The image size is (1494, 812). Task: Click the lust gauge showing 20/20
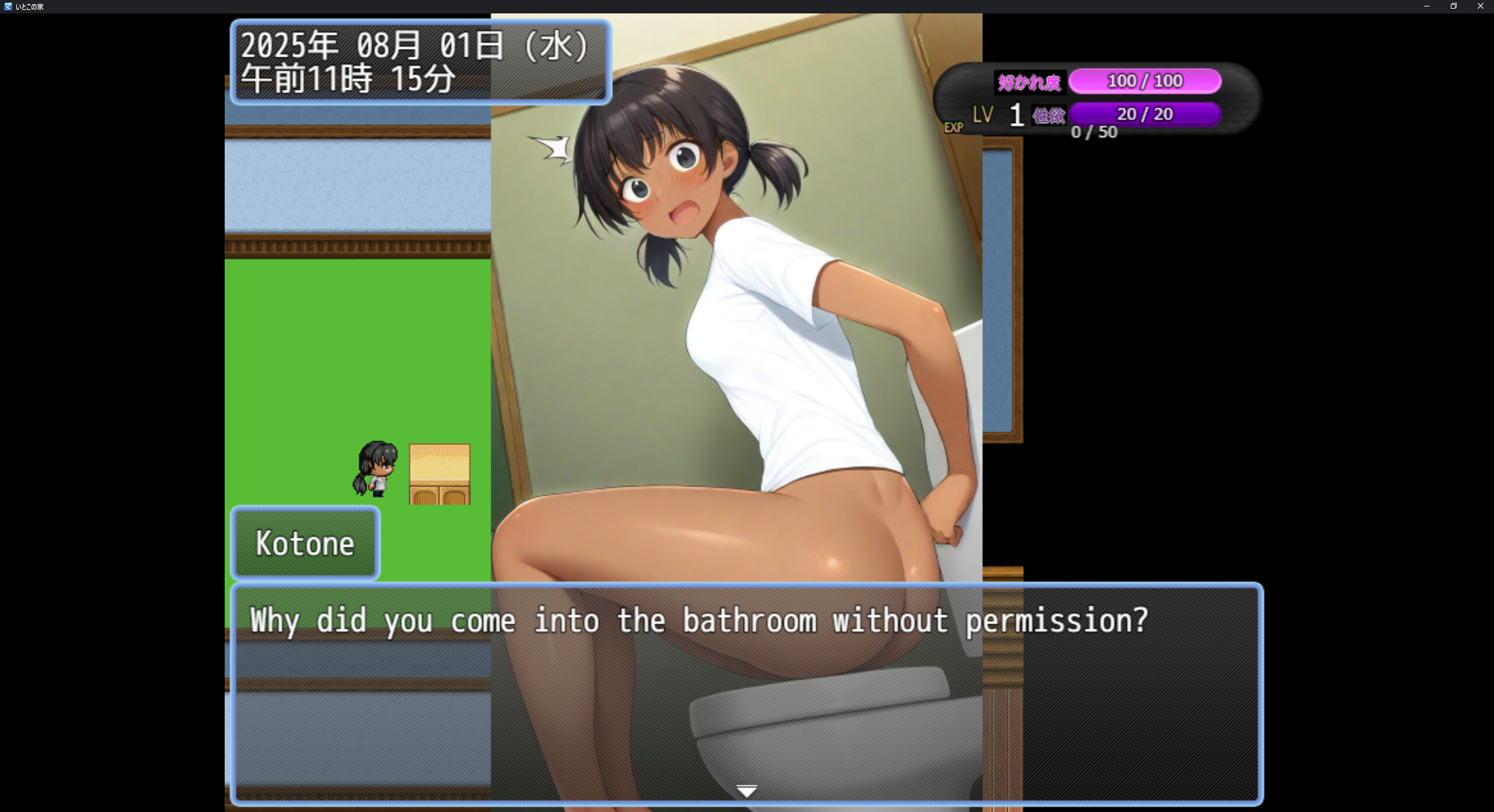1145,114
